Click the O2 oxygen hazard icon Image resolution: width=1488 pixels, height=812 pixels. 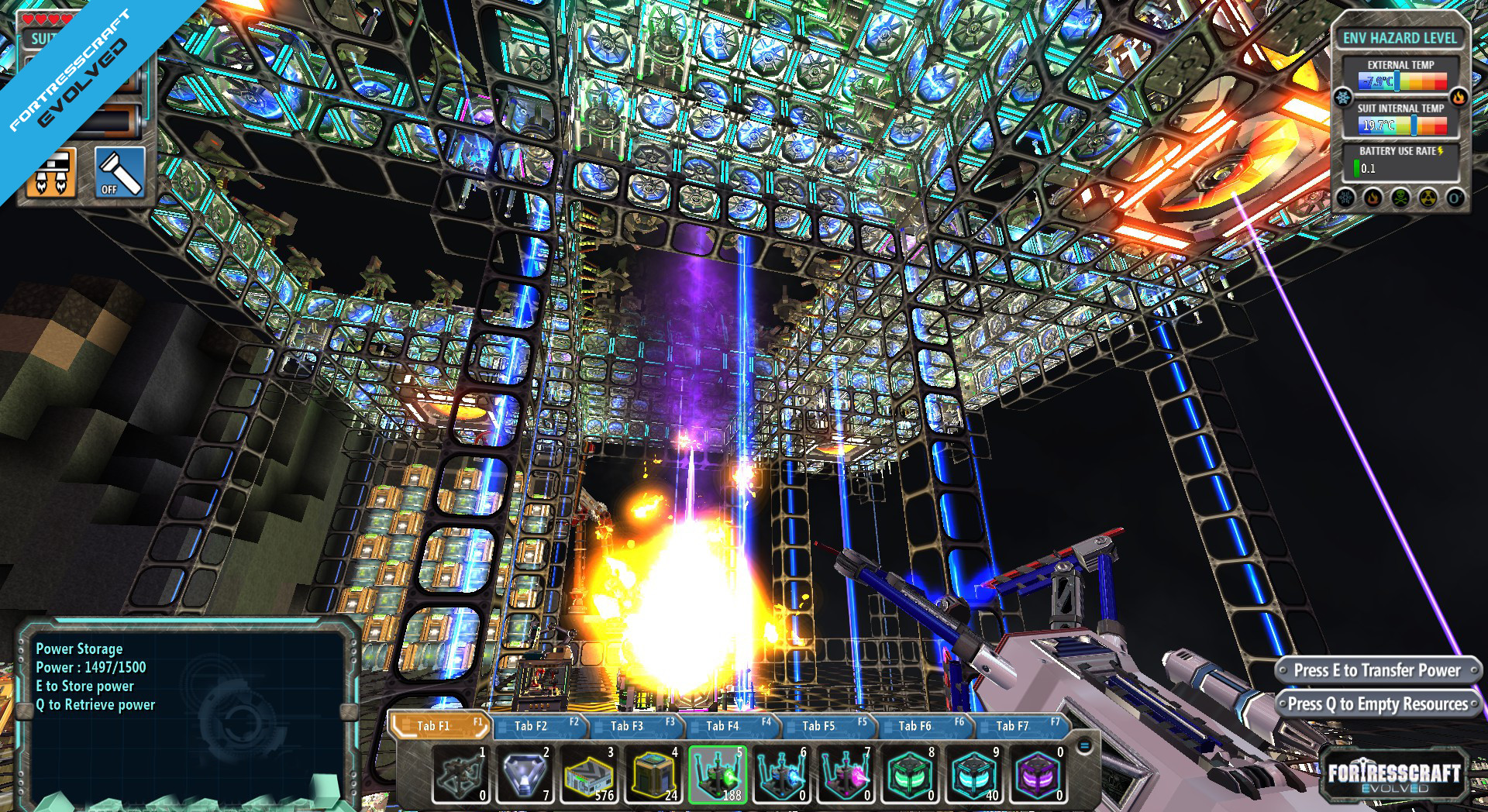click(1454, 198)
